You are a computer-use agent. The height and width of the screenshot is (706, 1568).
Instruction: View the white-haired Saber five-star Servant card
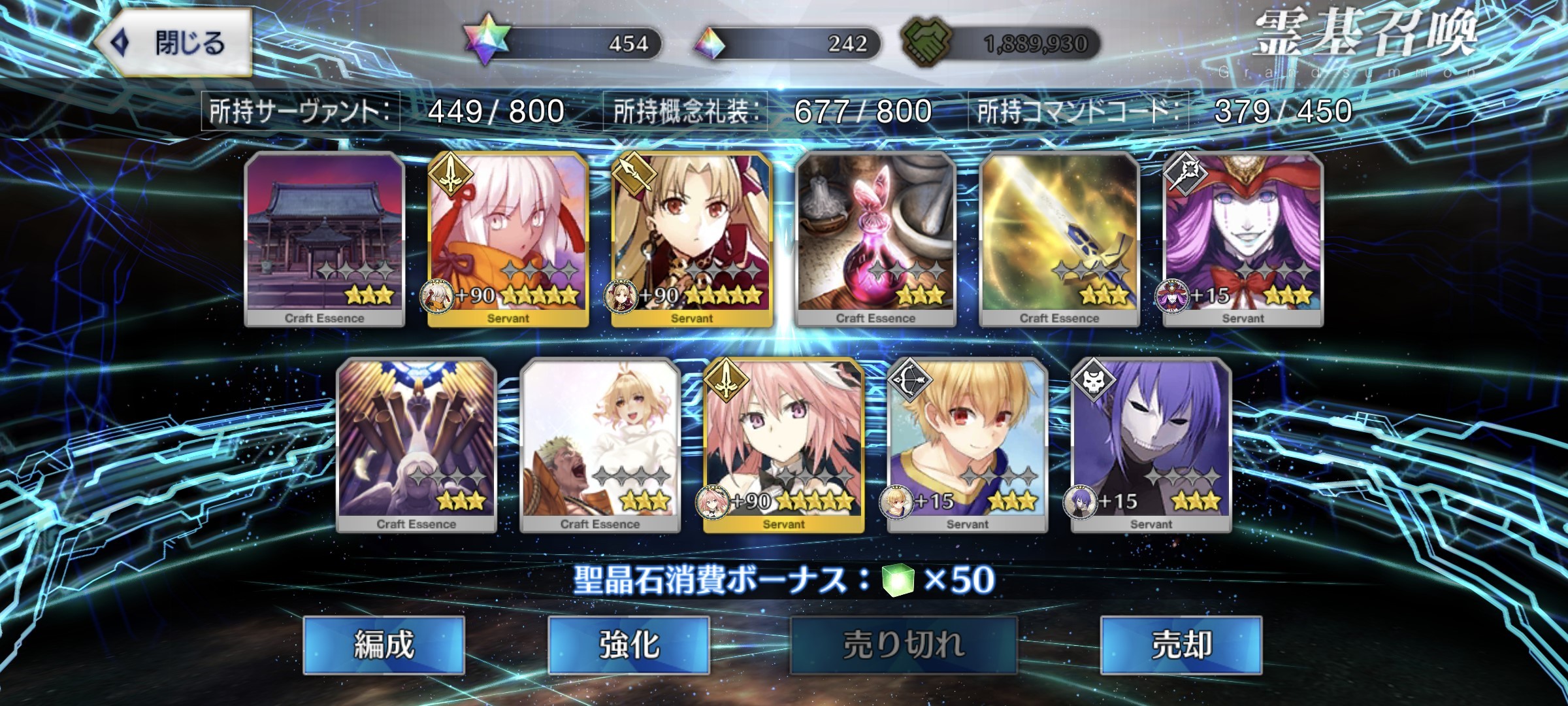point(508,239)
